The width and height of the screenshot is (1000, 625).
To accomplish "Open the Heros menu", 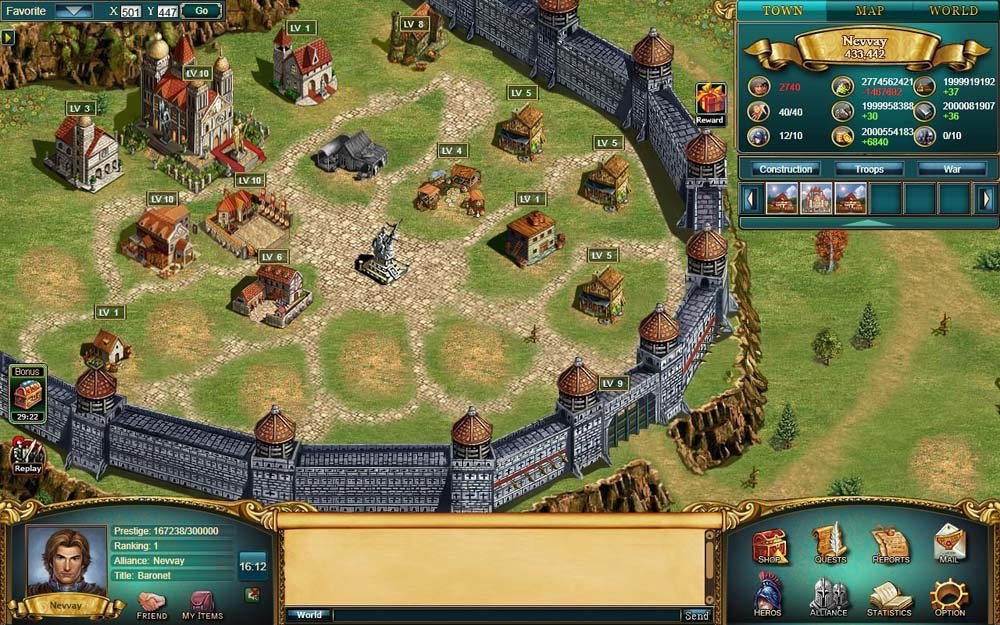I will pyautogui.click(x=769, y=596).
